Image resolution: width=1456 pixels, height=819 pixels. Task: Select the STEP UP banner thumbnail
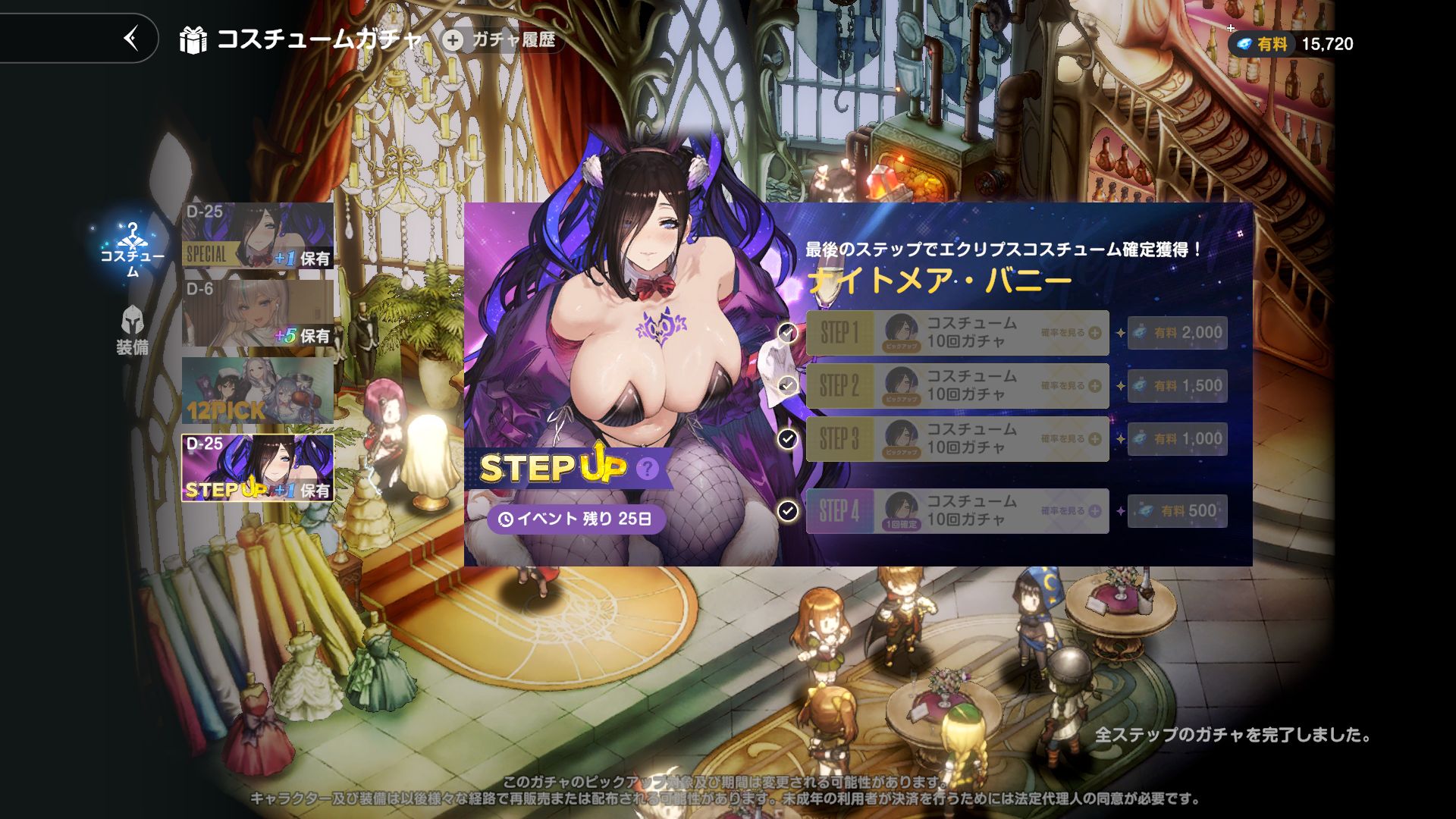[258, 468]
